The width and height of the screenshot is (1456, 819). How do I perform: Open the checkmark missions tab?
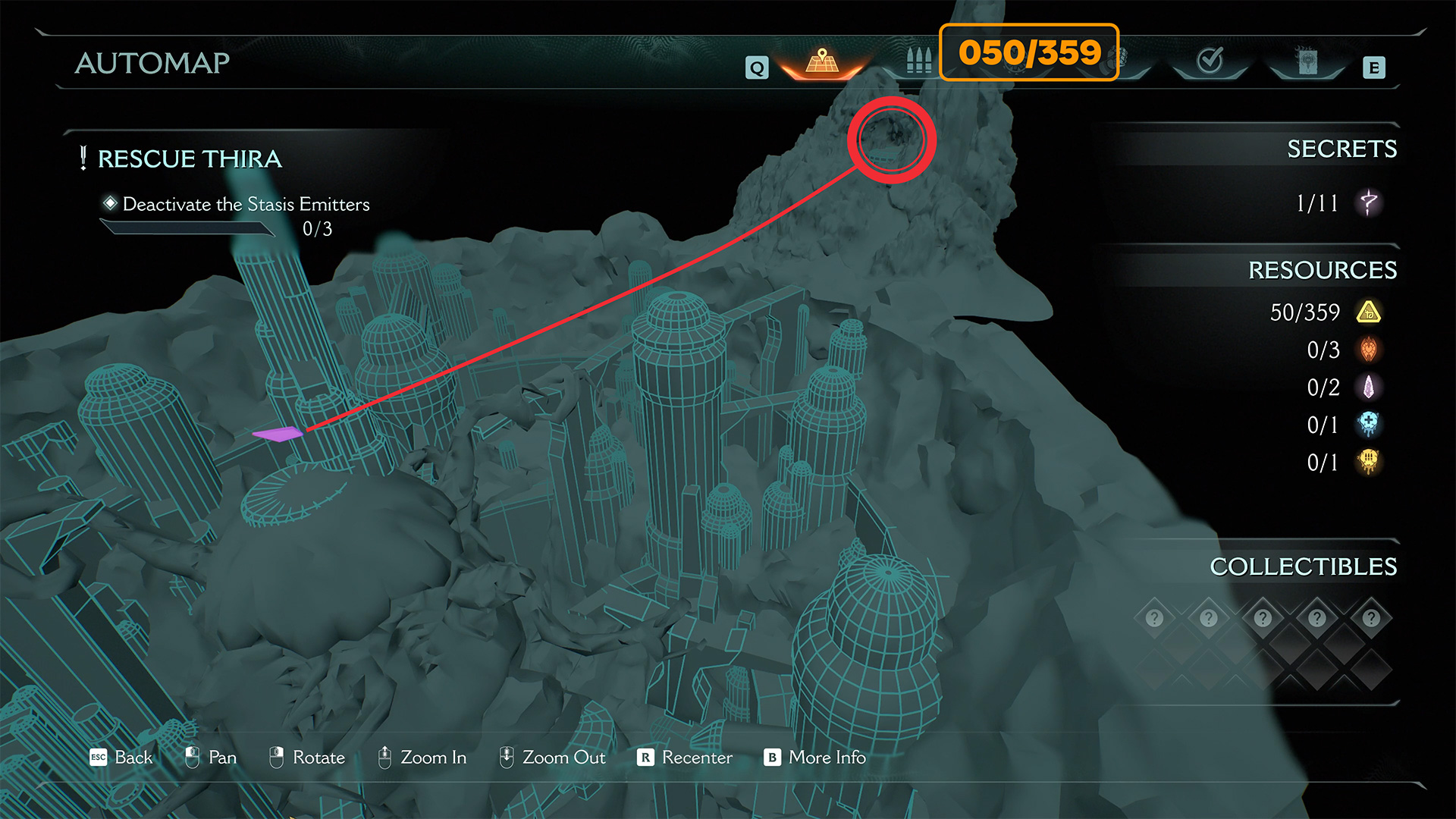point(1210,61)
